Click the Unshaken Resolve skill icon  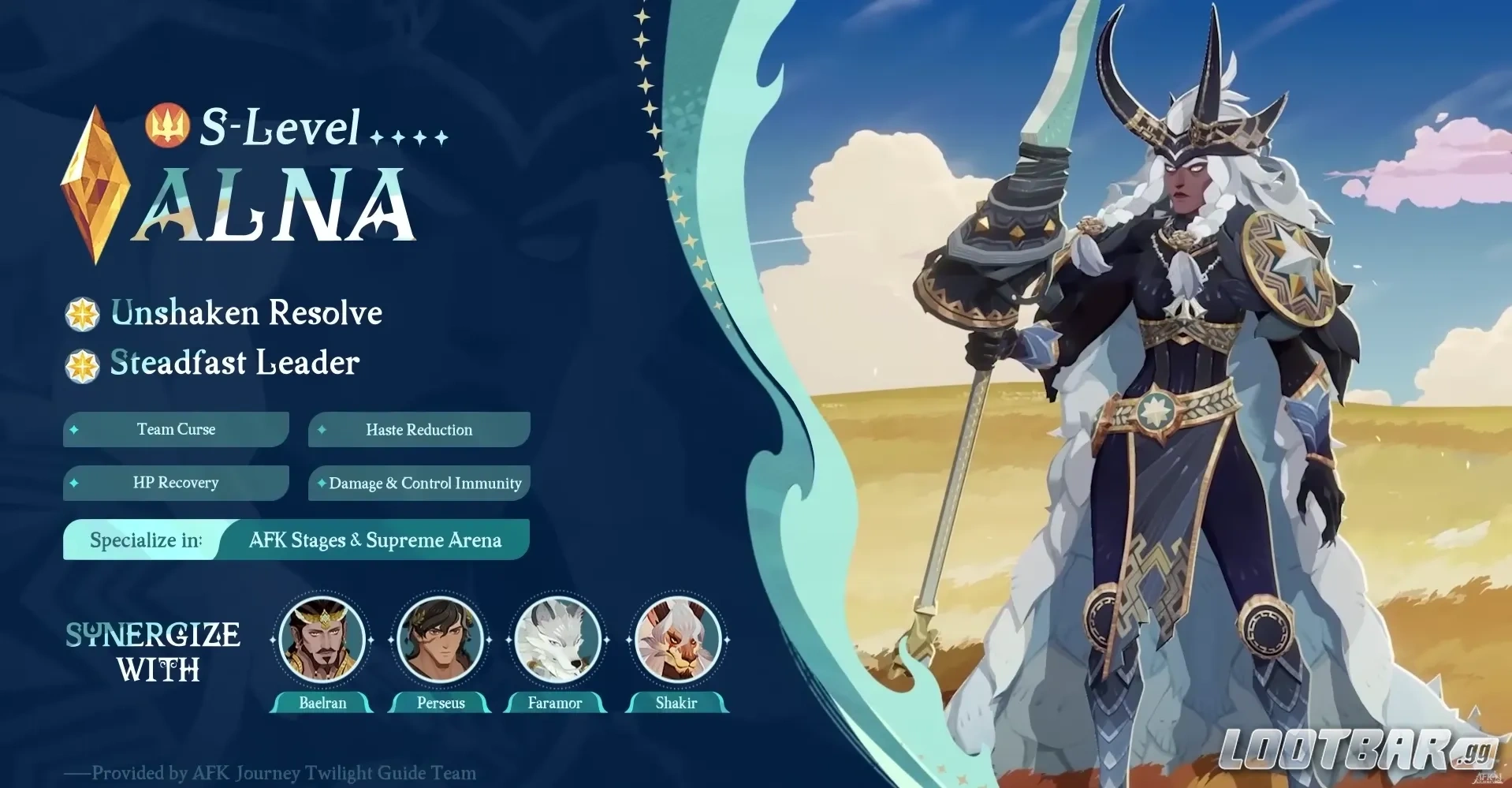[82, 314]
